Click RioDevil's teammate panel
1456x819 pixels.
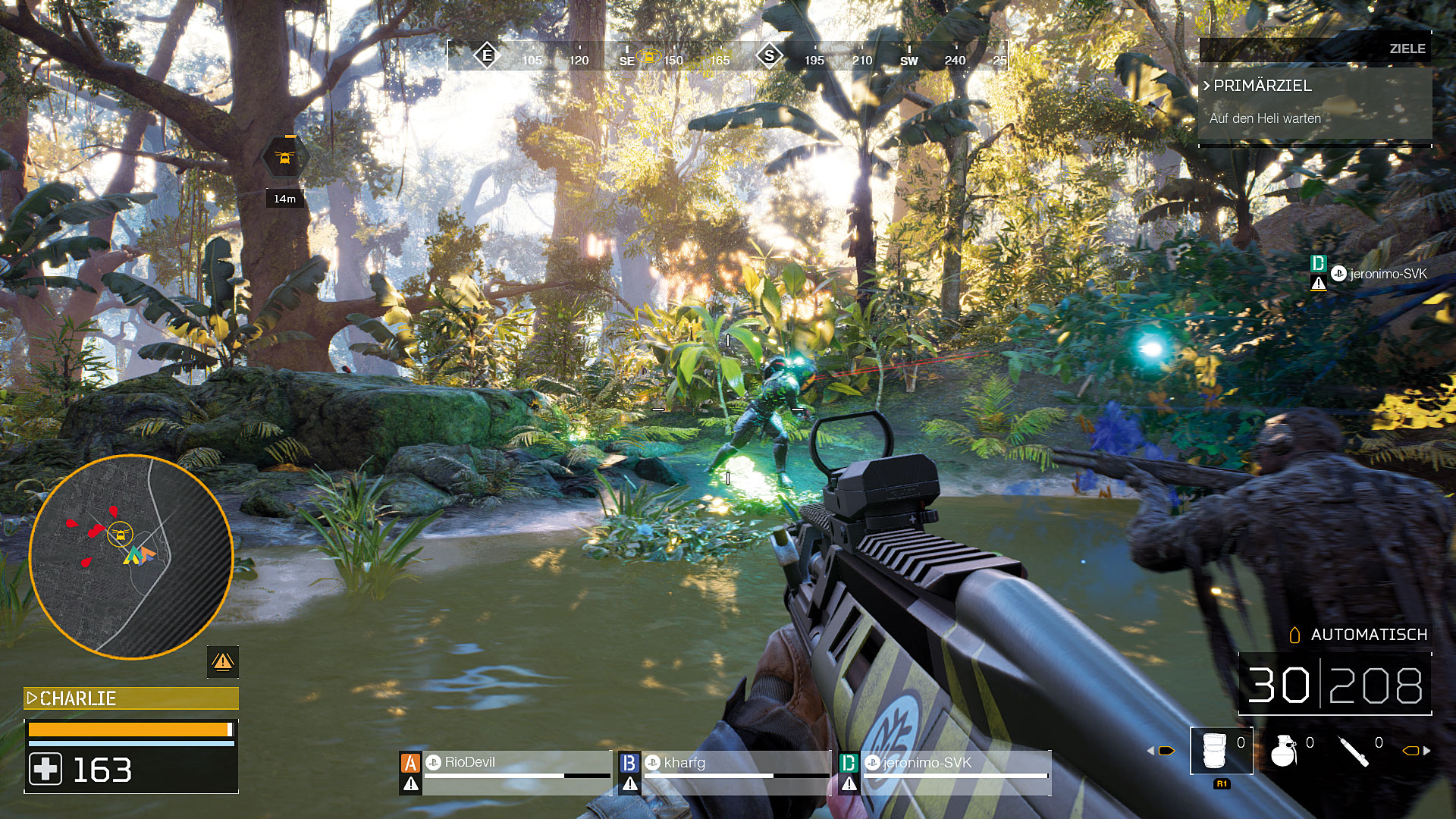click(x=506, y=772)
